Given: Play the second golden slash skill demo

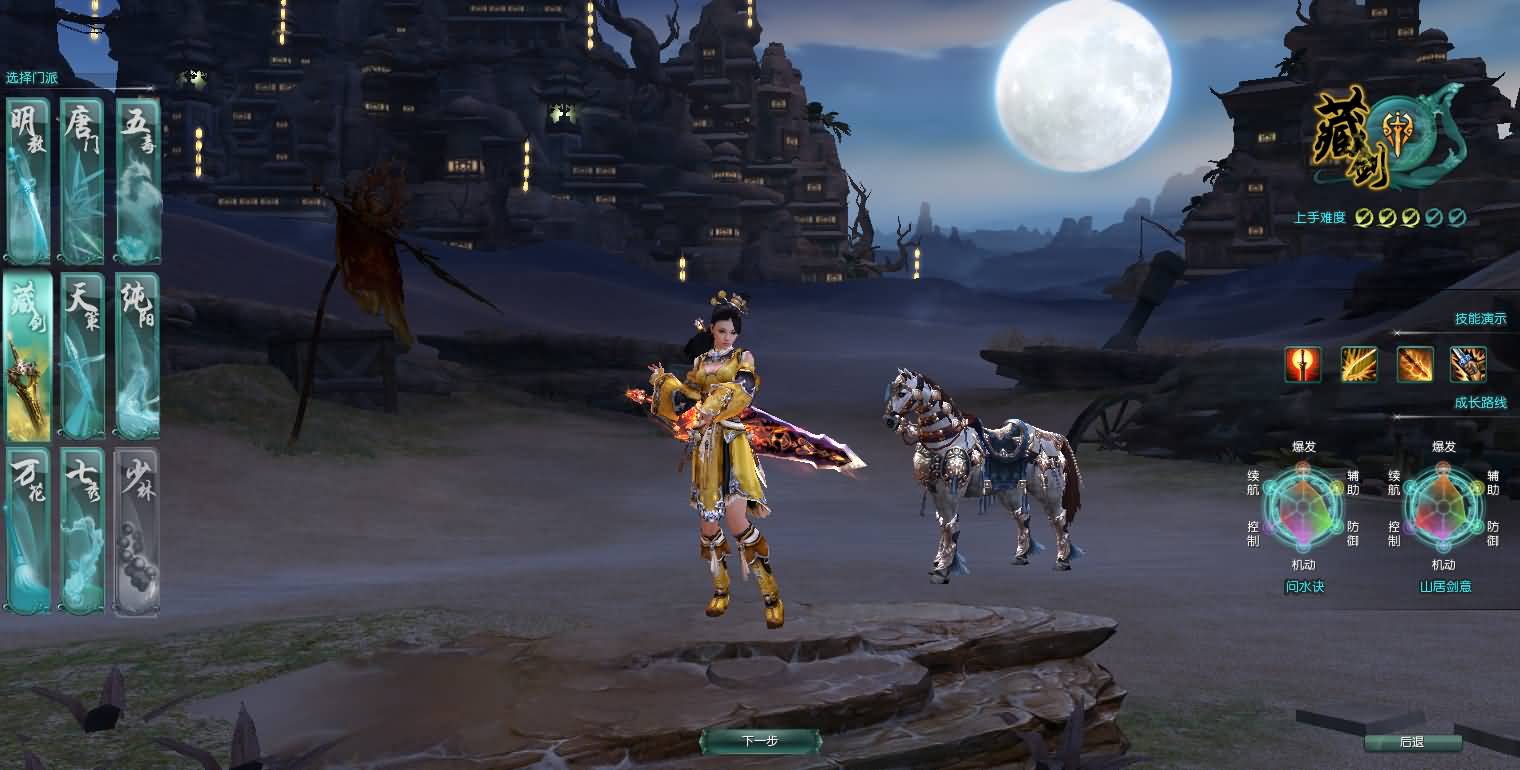Looking at the screenshot, I should point(1360,364).
